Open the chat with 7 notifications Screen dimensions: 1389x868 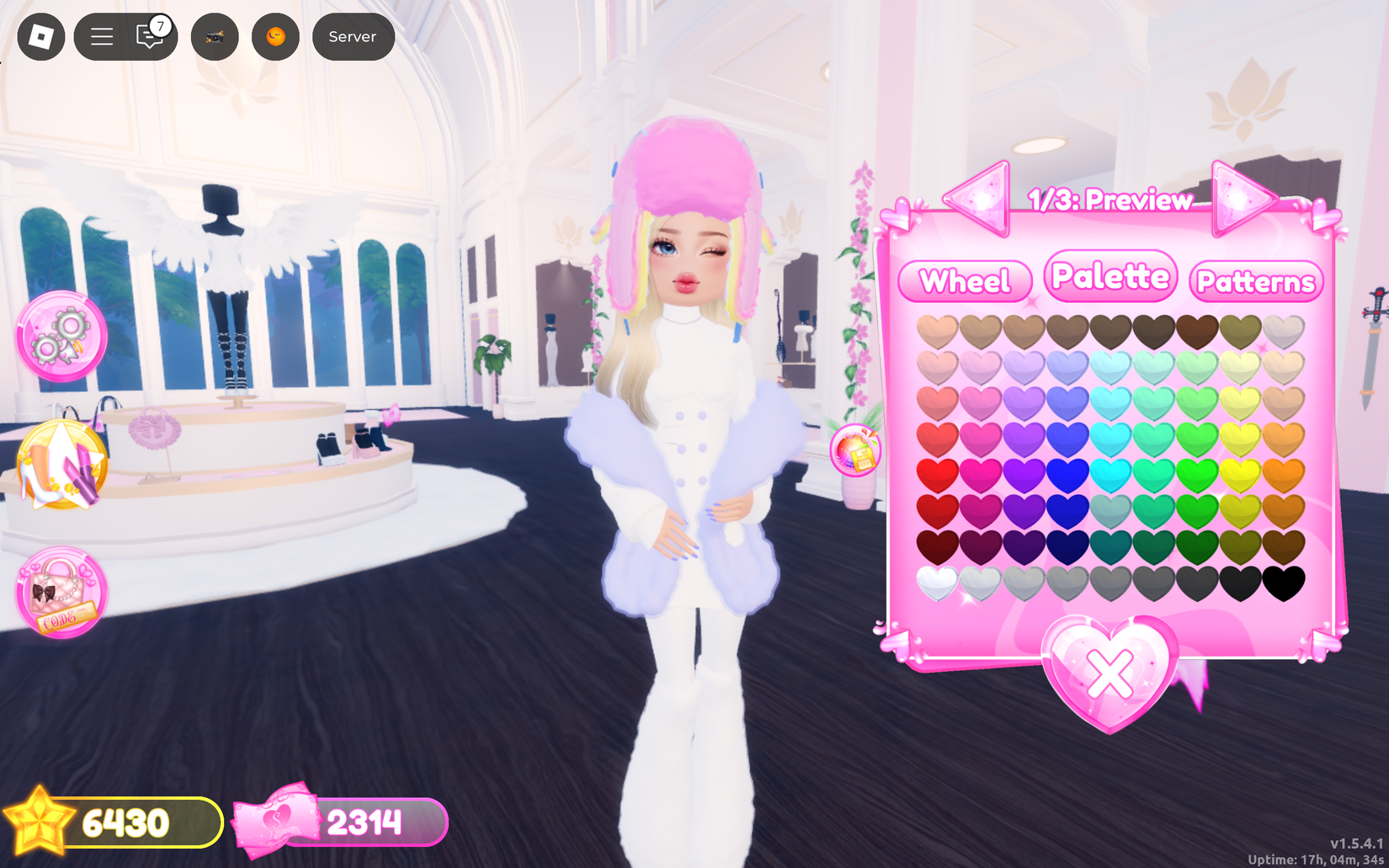[x=148, y=37]
